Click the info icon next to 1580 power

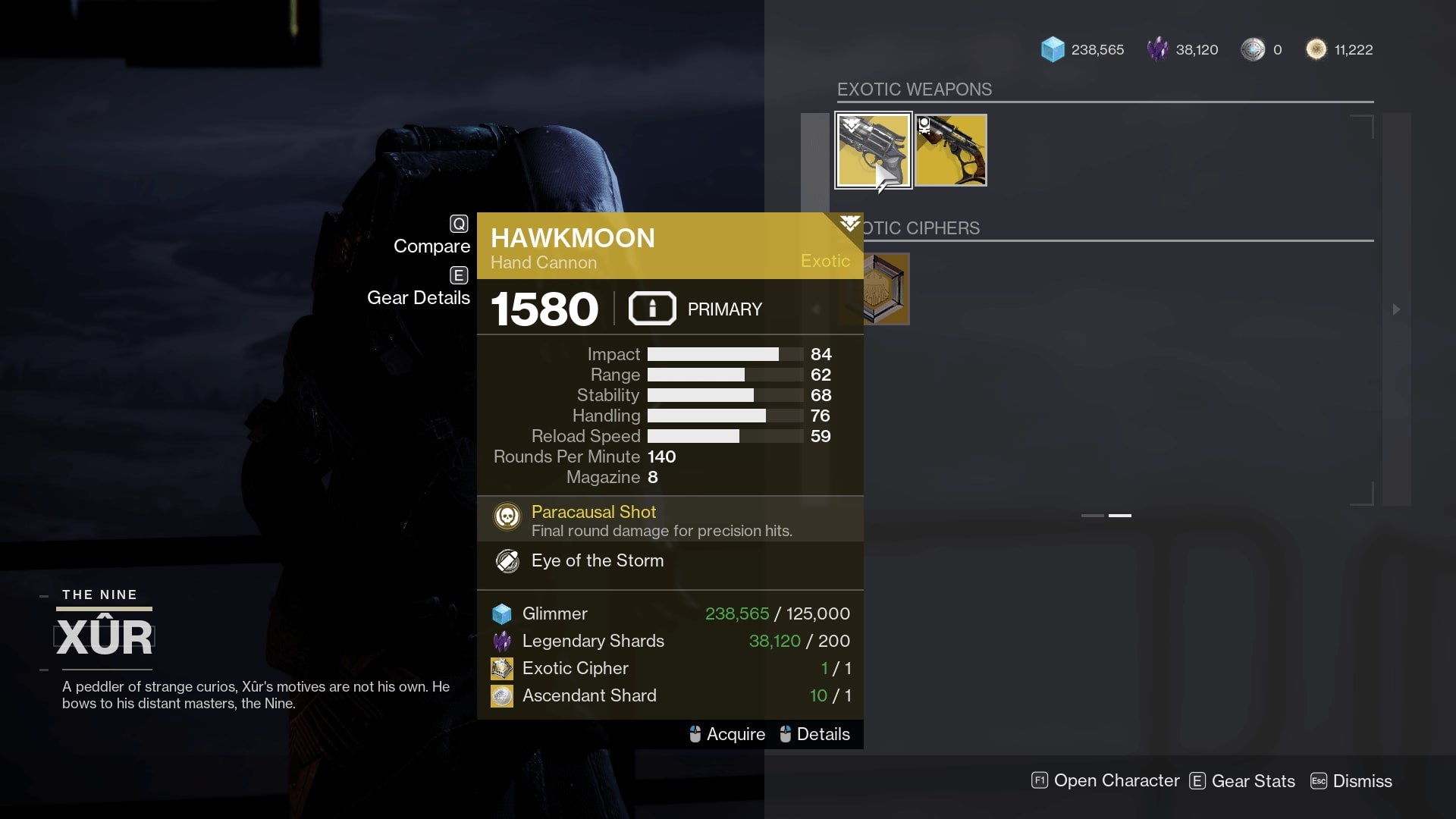(651, 308)
